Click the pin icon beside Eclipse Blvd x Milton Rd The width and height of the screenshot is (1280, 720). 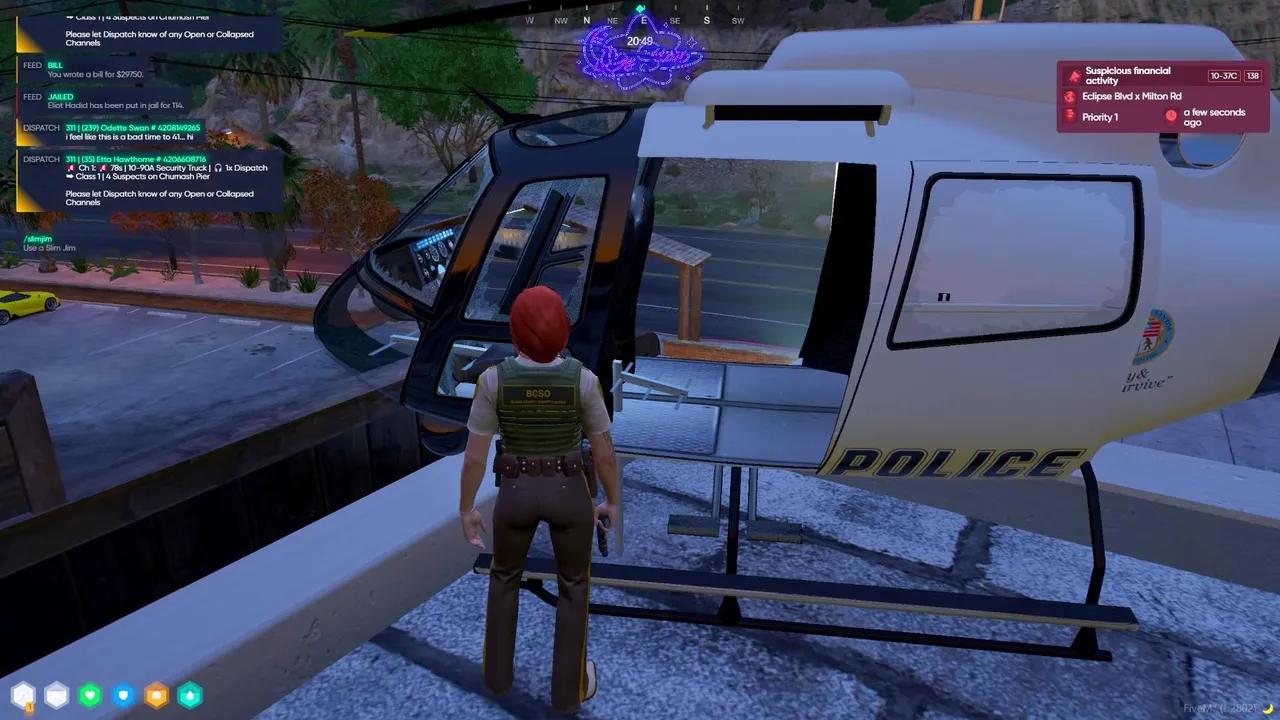click(1069, 96)
